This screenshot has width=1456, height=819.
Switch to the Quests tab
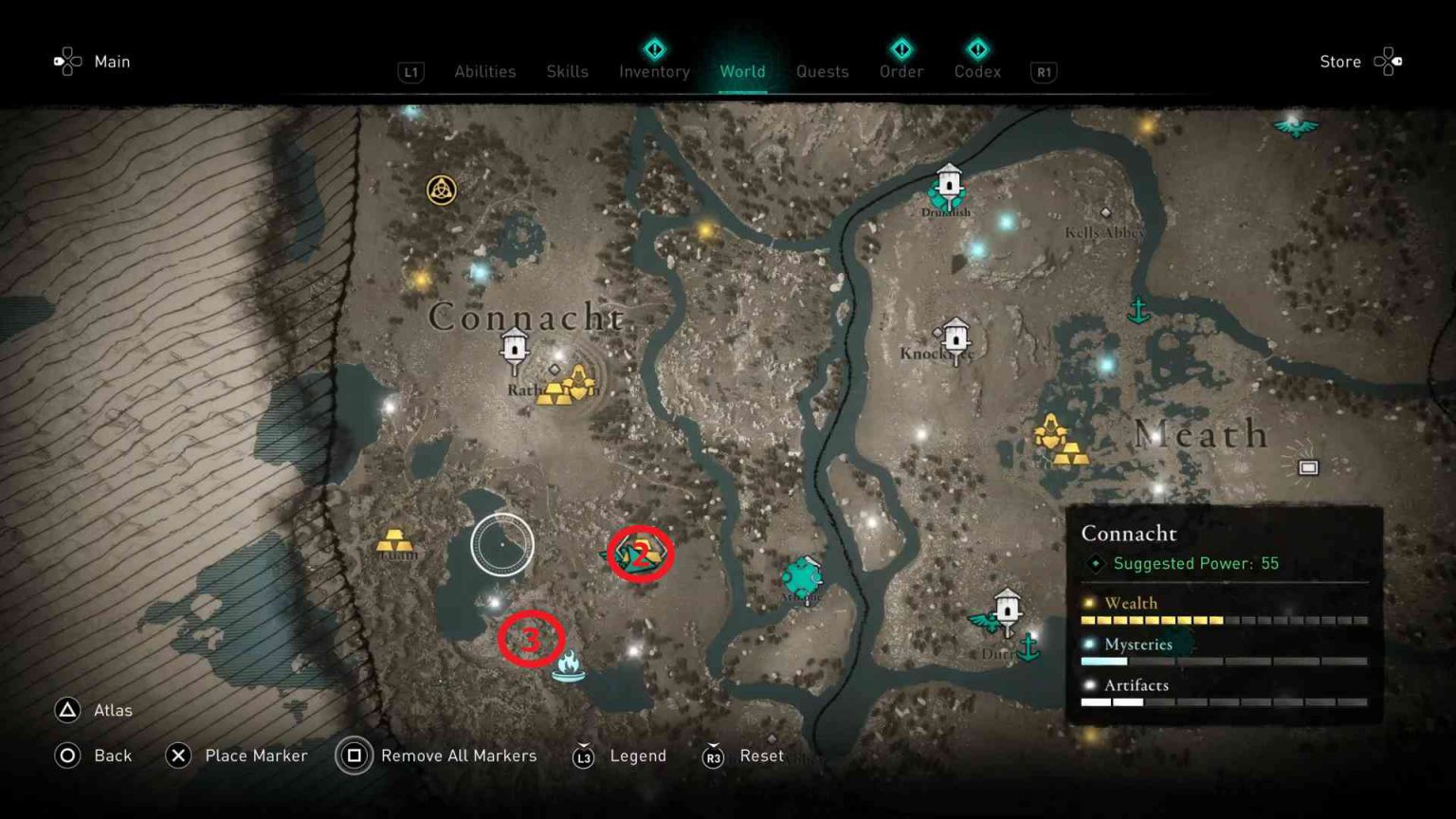click(x=822, y=71)
